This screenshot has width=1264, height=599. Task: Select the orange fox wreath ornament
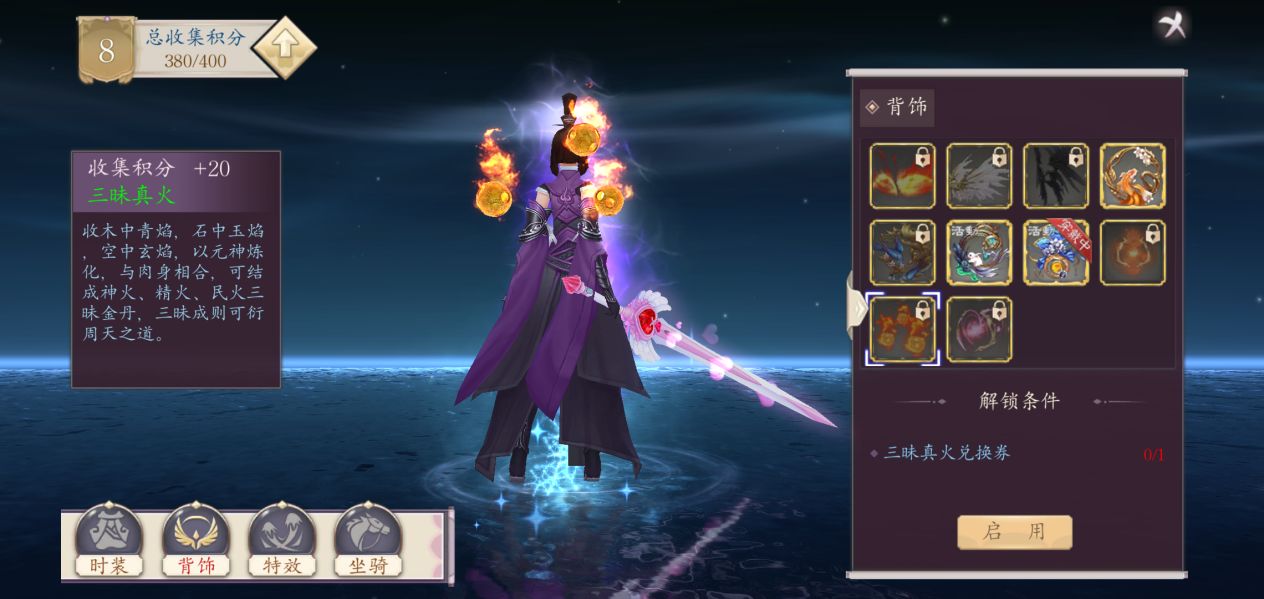point(1133,176)
